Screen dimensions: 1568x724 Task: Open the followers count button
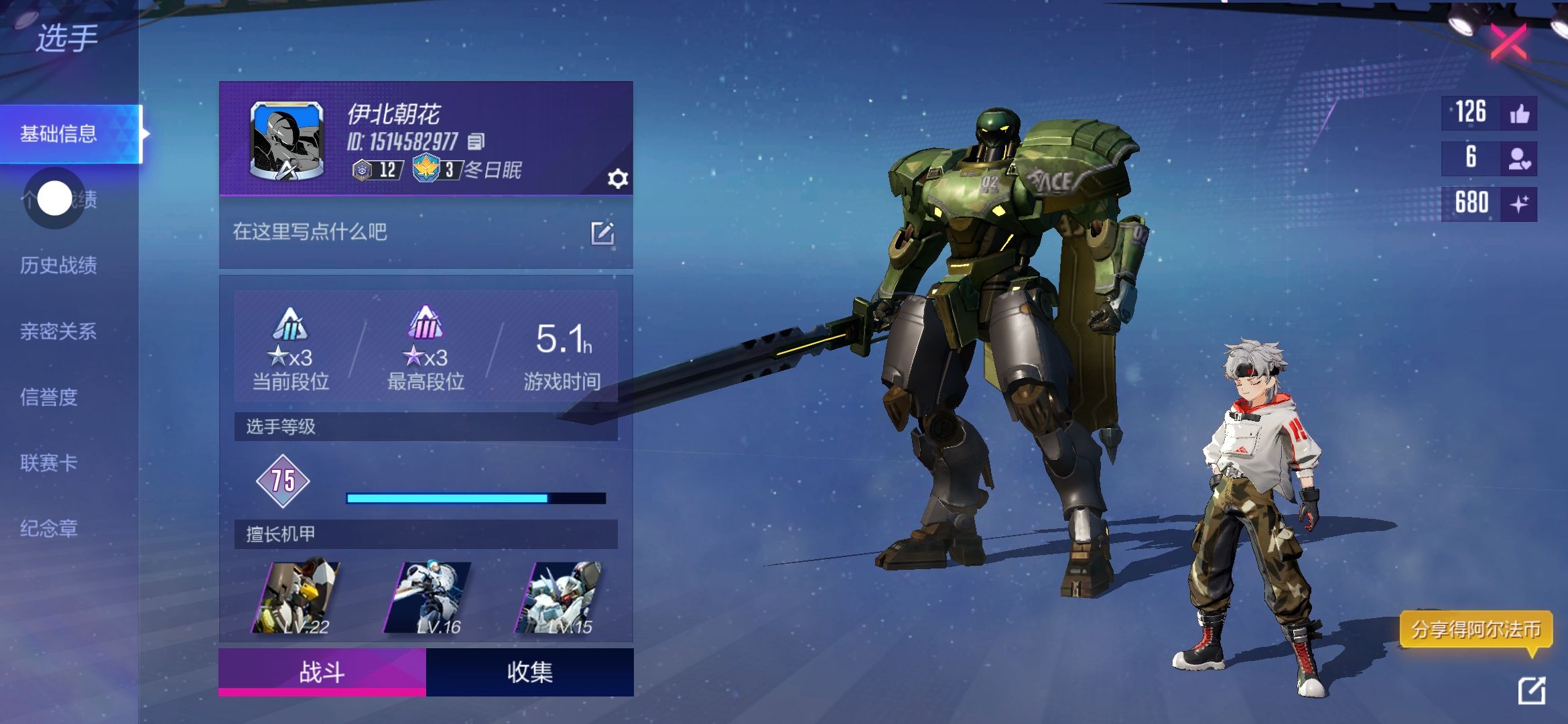pos(1519,158)
